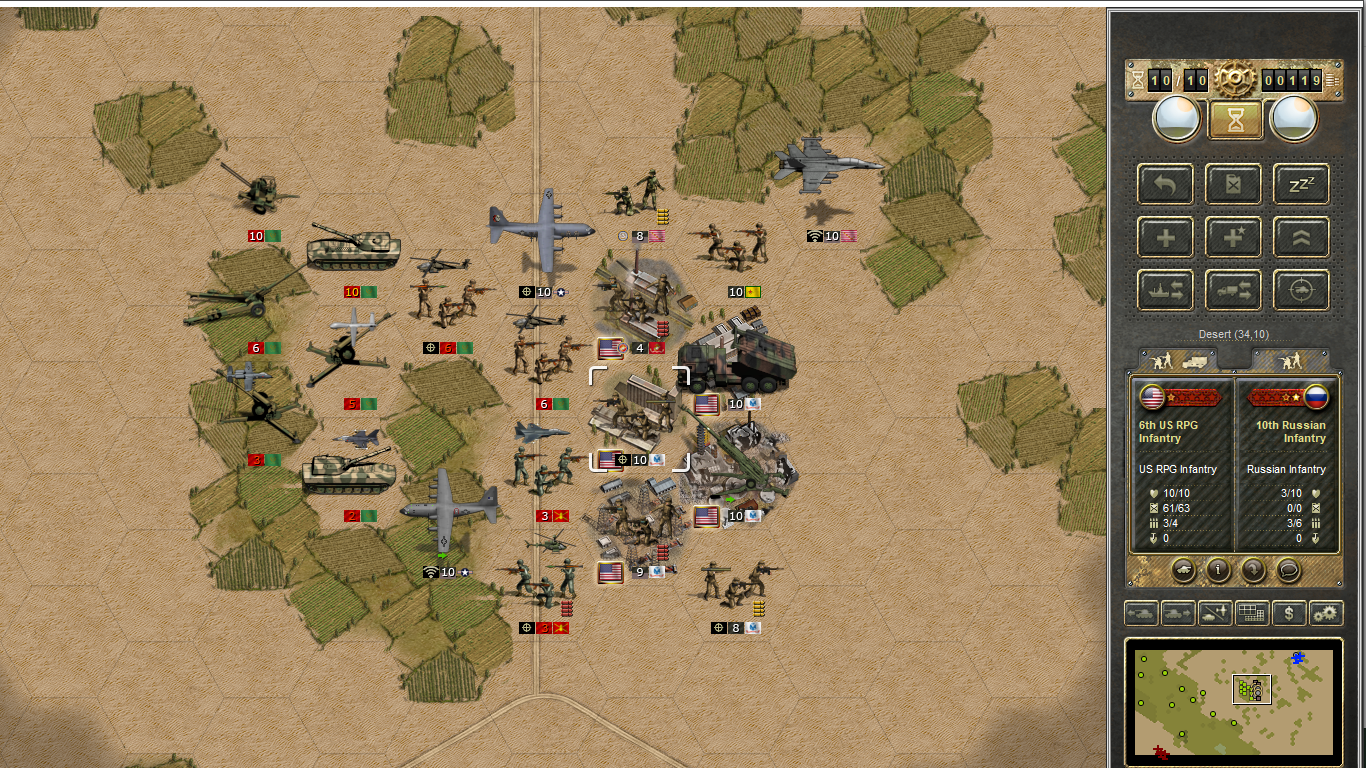This screenshot has height=768, width=1366.
Task: Open unit details with the info button
Action: pyautogui.click(x=1218, y=569)
